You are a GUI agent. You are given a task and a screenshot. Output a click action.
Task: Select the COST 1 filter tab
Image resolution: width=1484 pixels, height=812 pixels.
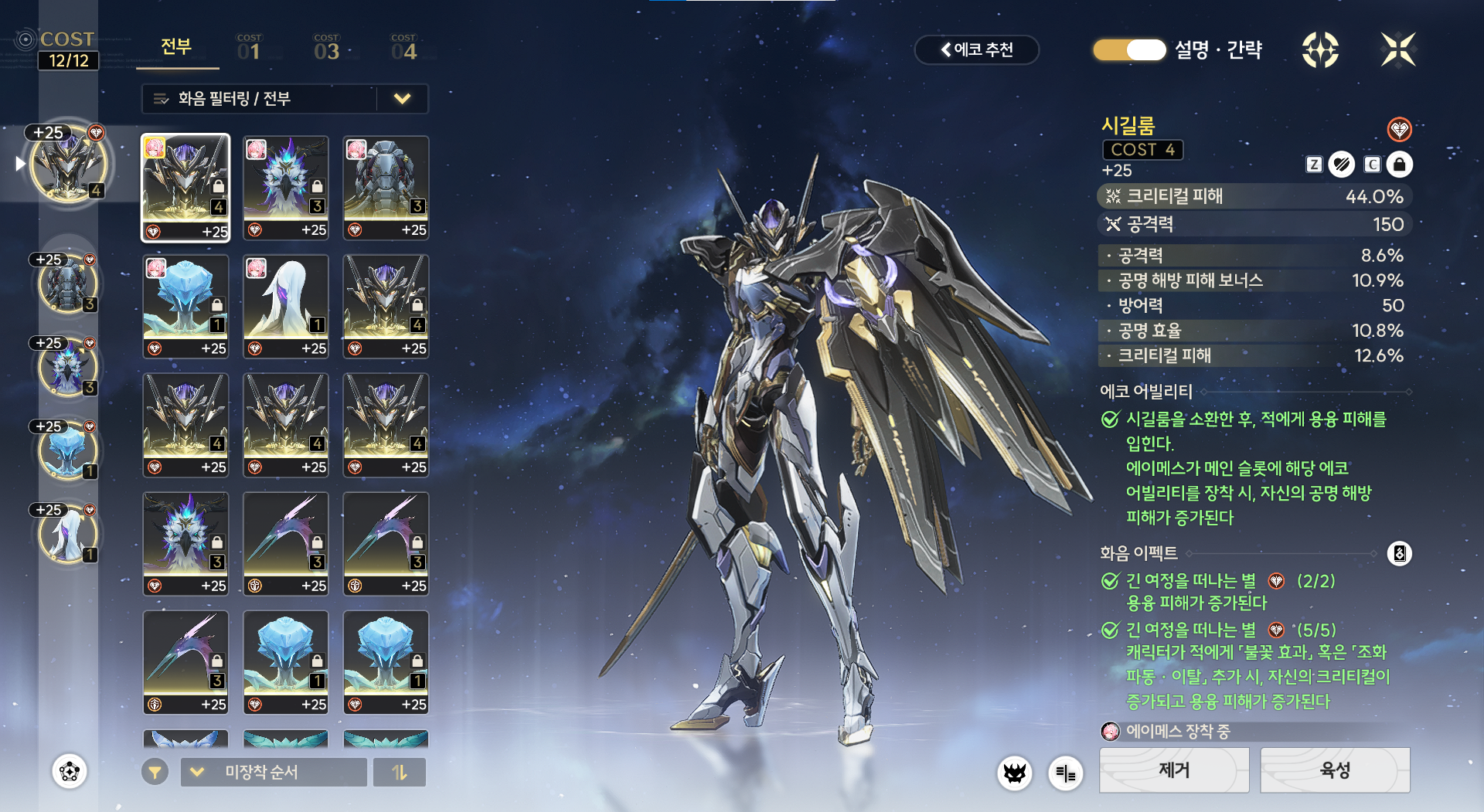click(249, 48)
